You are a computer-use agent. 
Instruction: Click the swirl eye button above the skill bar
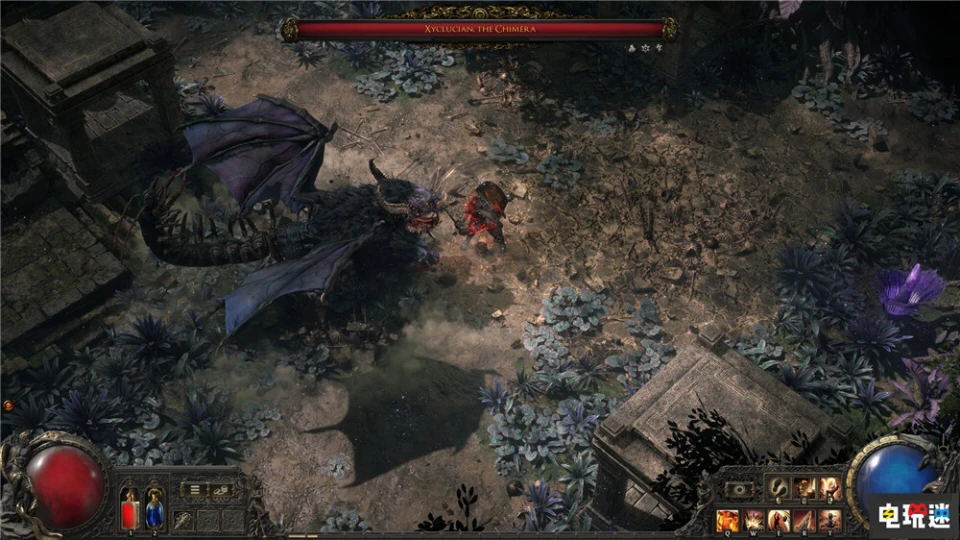click(741, 489)
